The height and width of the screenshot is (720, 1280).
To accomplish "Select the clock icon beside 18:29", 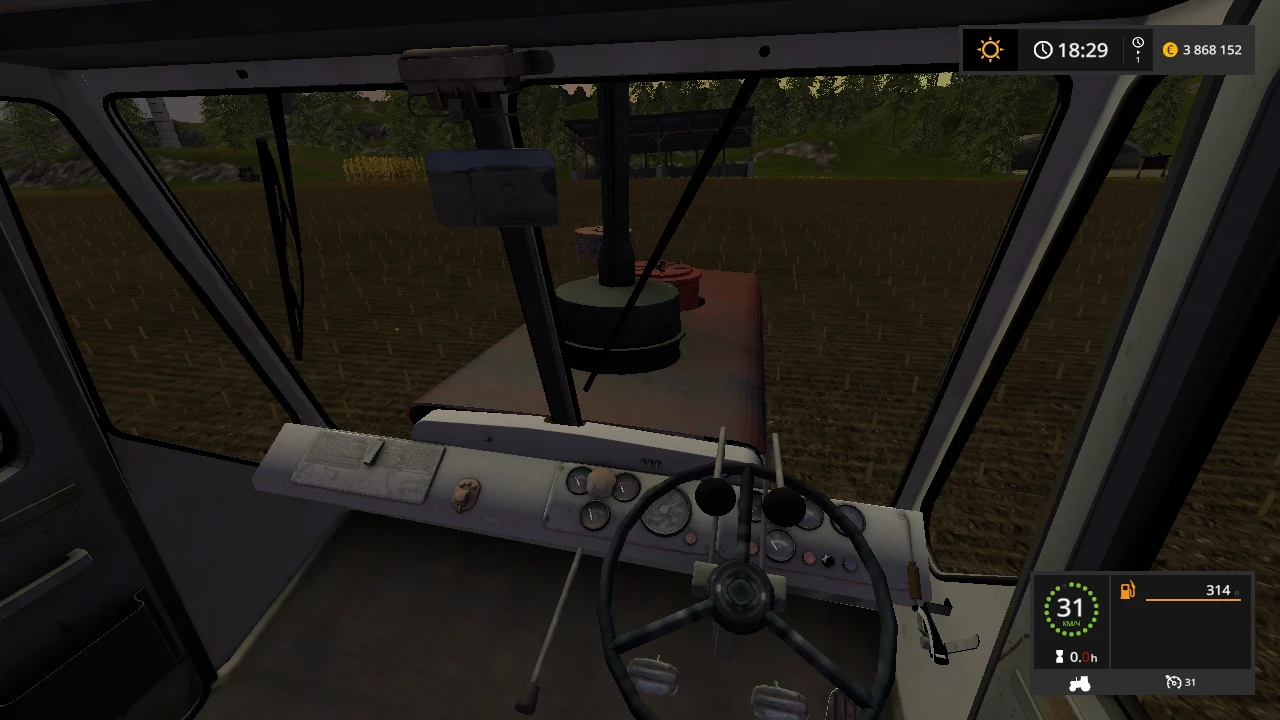I will [1043, 49].
